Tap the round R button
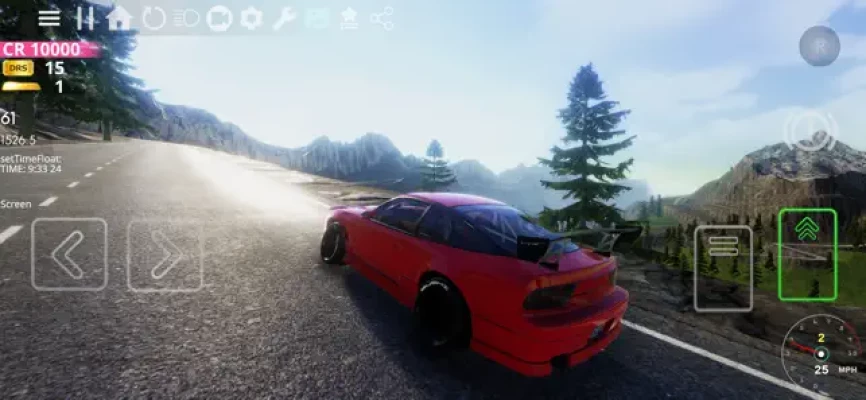Image resolution: width=866 pixels, height=400 pixels. [x=819, y=46]
